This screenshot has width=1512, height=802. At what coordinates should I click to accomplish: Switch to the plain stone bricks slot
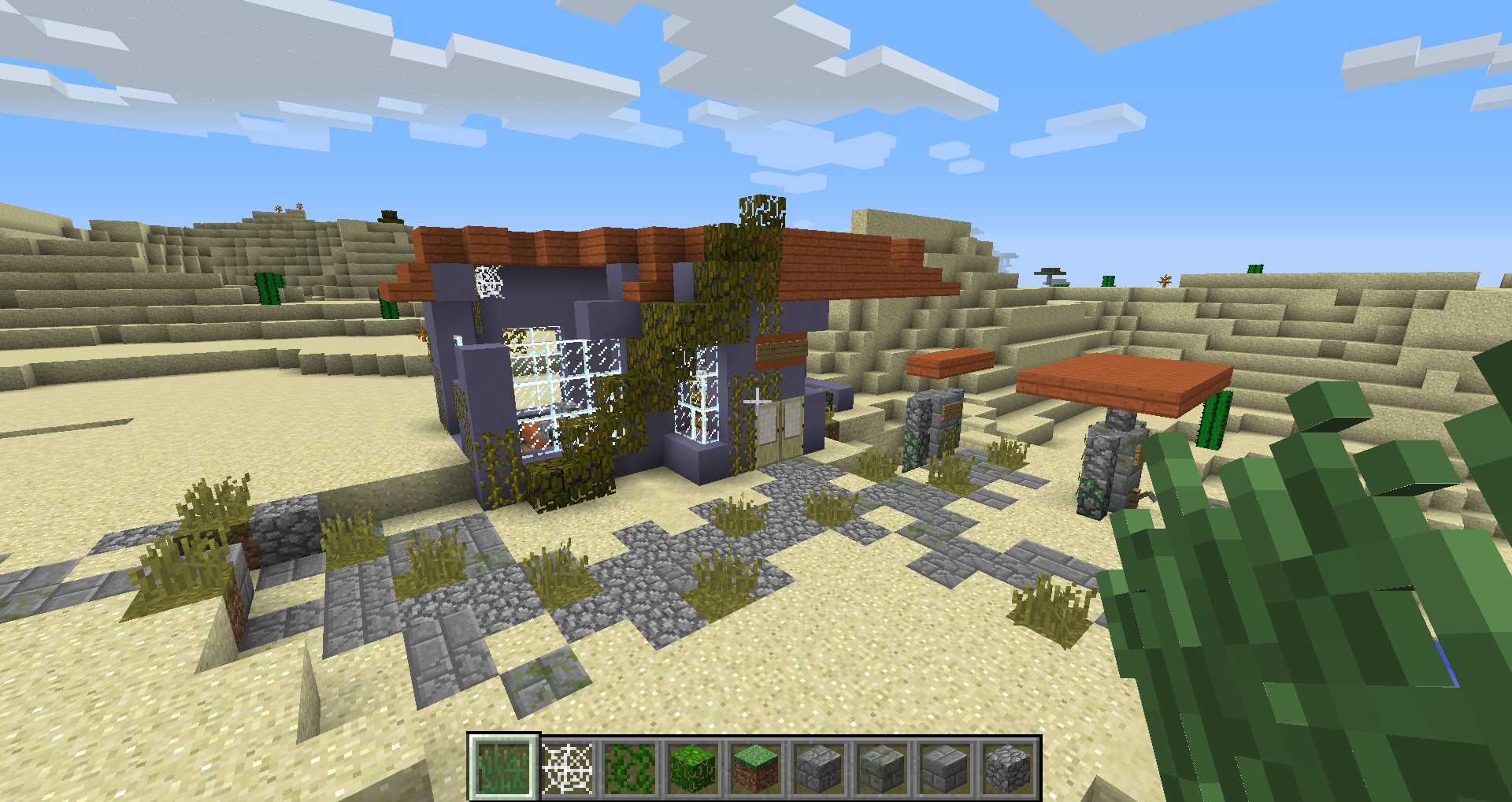coord(945,768)
